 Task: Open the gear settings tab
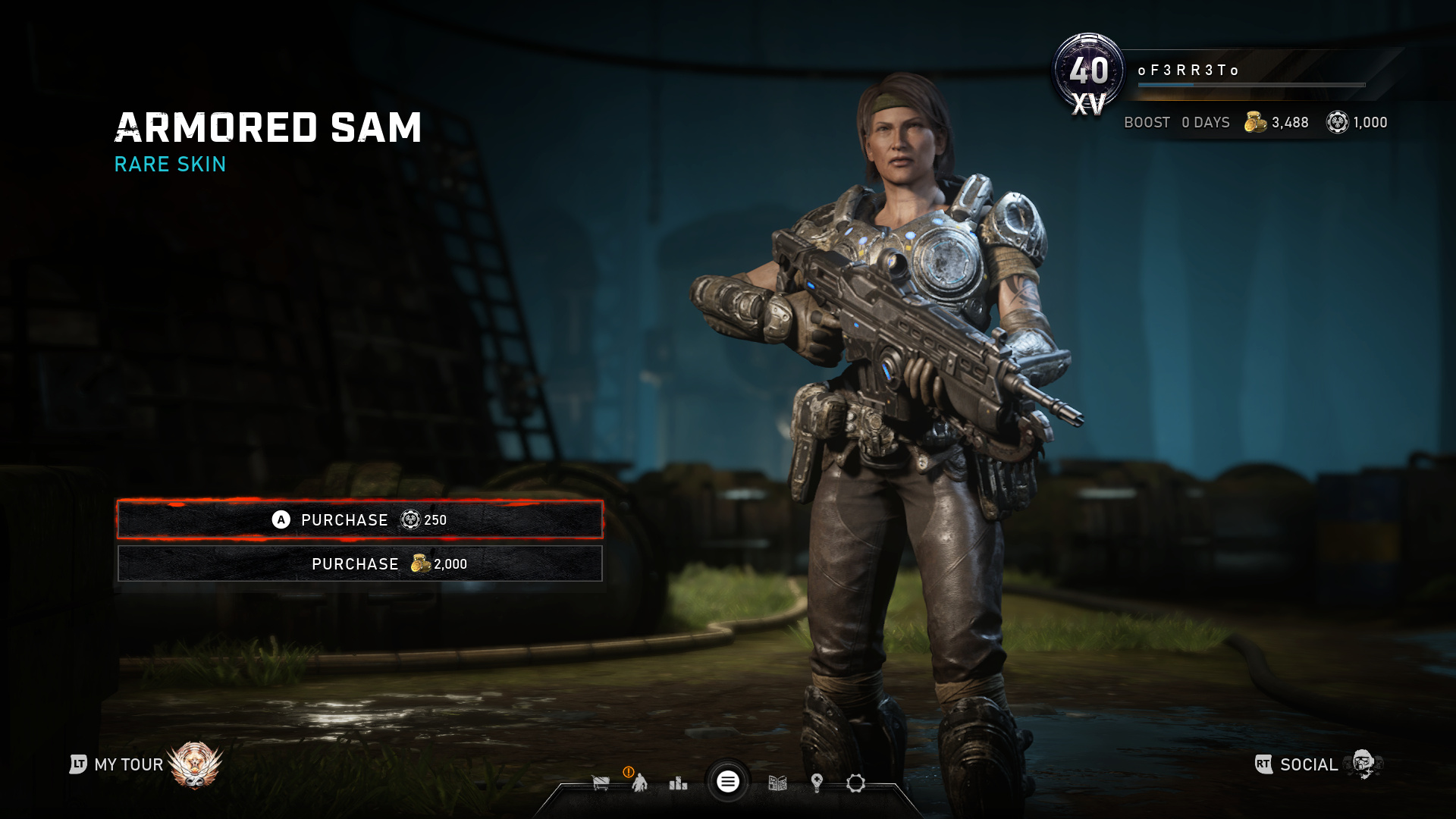[855, 783]
